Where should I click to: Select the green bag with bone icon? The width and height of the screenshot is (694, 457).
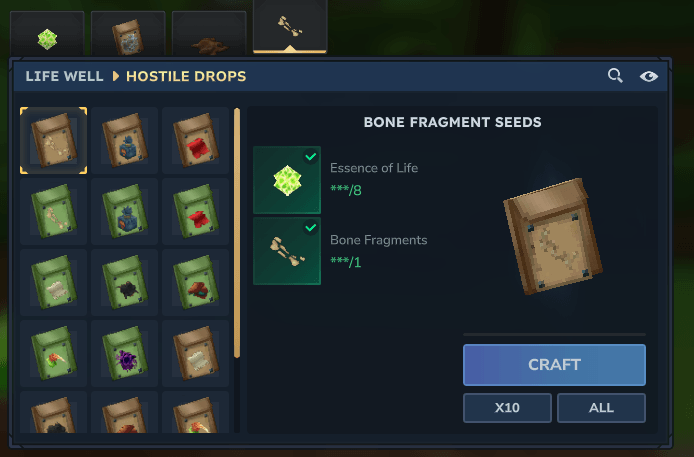[53, 212]
